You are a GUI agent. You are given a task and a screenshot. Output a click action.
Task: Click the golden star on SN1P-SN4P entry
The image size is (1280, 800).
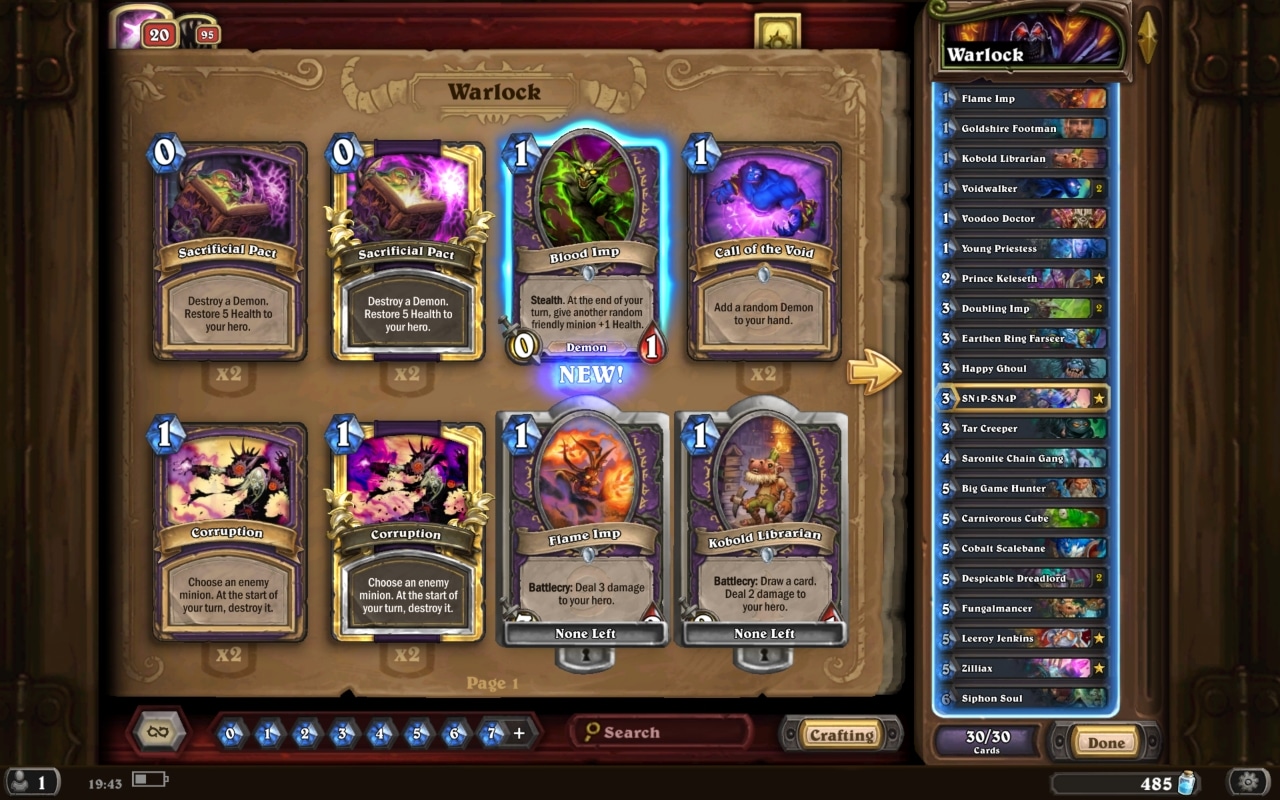pyautogui.click(x=1097, y=398)
